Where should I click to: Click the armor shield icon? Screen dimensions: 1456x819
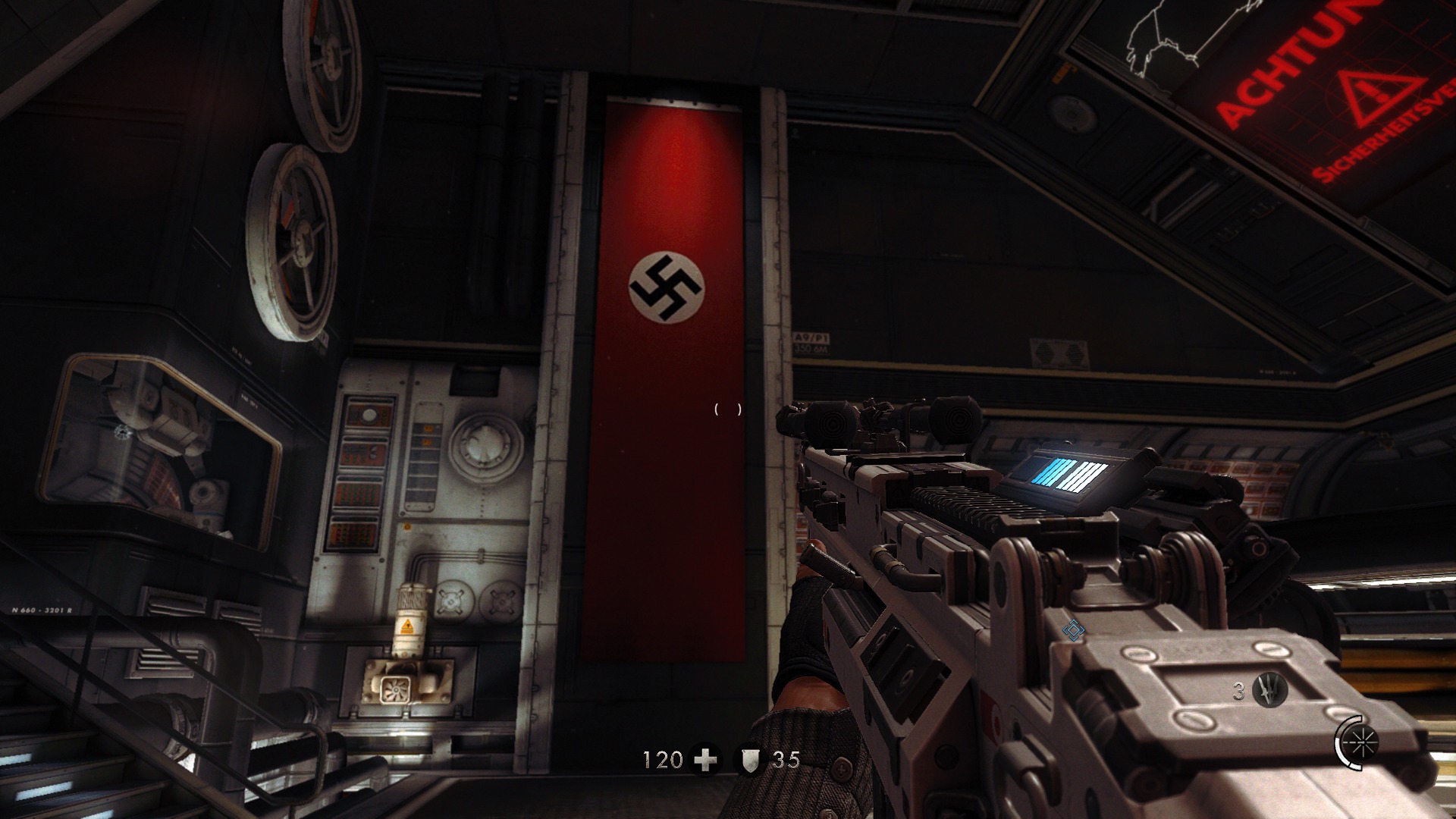coord(751,760)
